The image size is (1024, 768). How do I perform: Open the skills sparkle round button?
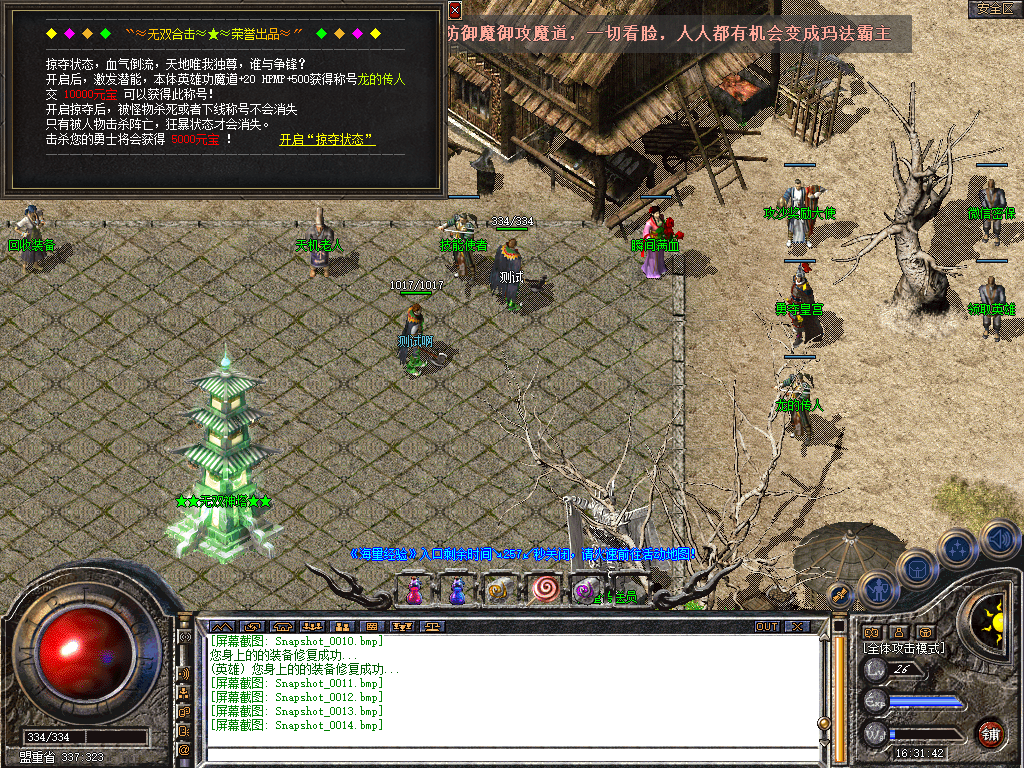957,549
